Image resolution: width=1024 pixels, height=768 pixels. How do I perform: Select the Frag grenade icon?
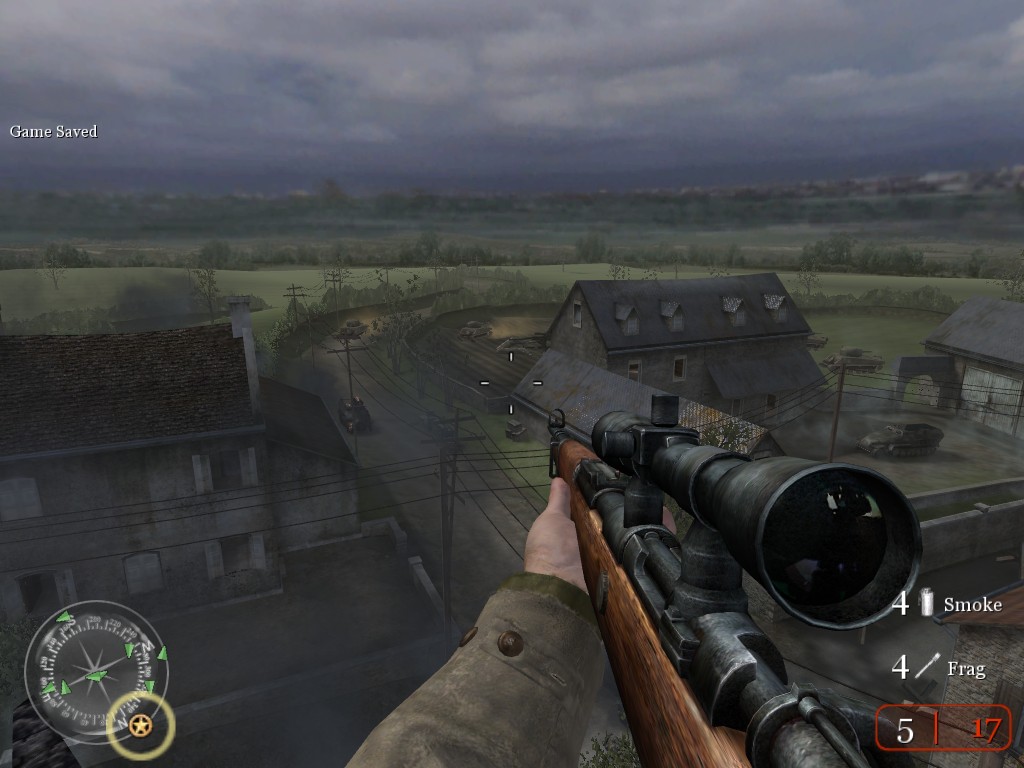[x=928, y=667]
